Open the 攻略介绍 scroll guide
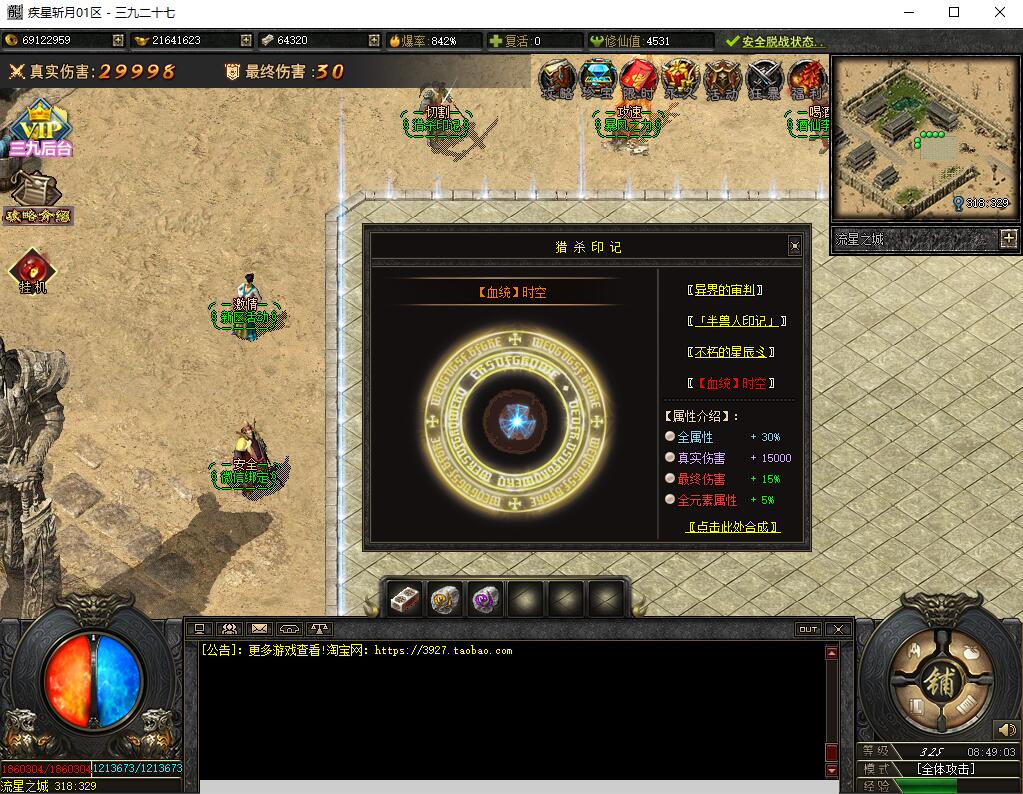 (36, 197)
